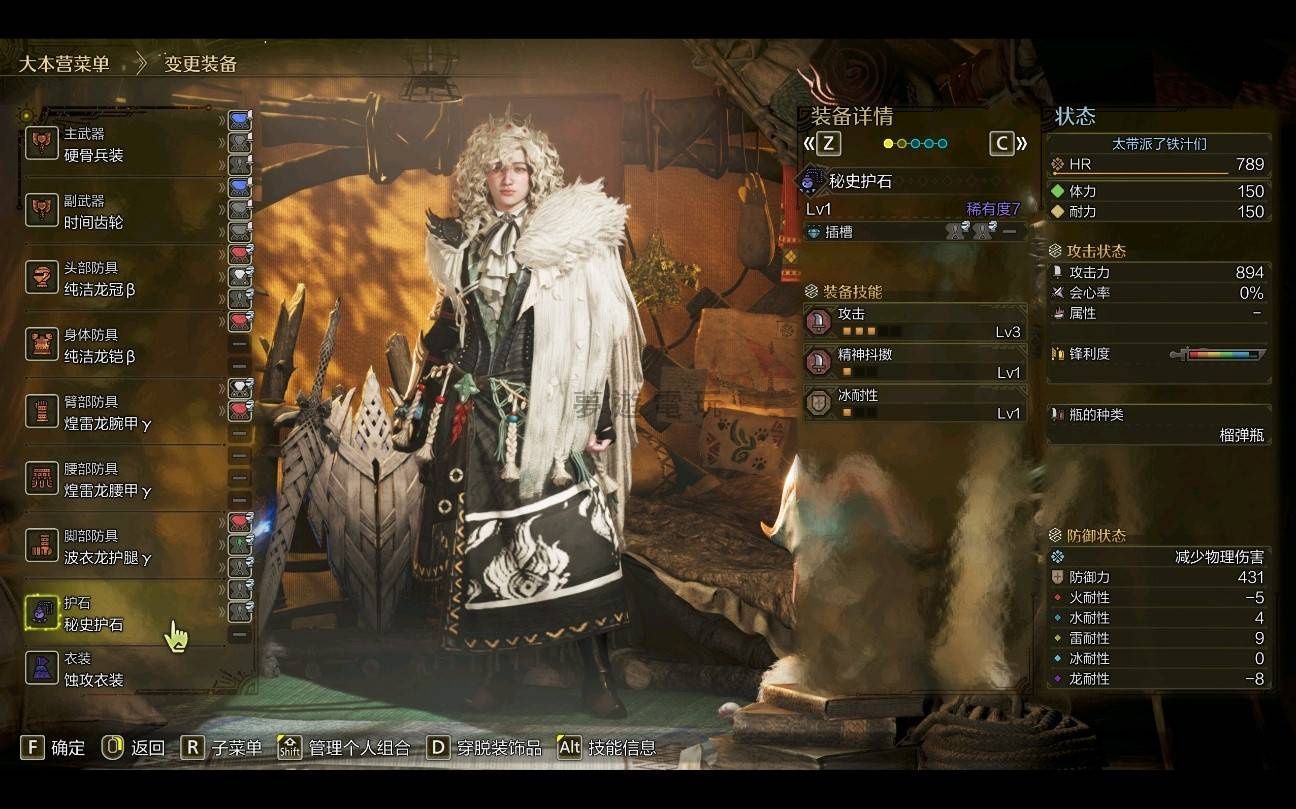This screenshot has width=1296, height=809.
Task: Go to previous equipment detail page
Action: pos(820,143)
